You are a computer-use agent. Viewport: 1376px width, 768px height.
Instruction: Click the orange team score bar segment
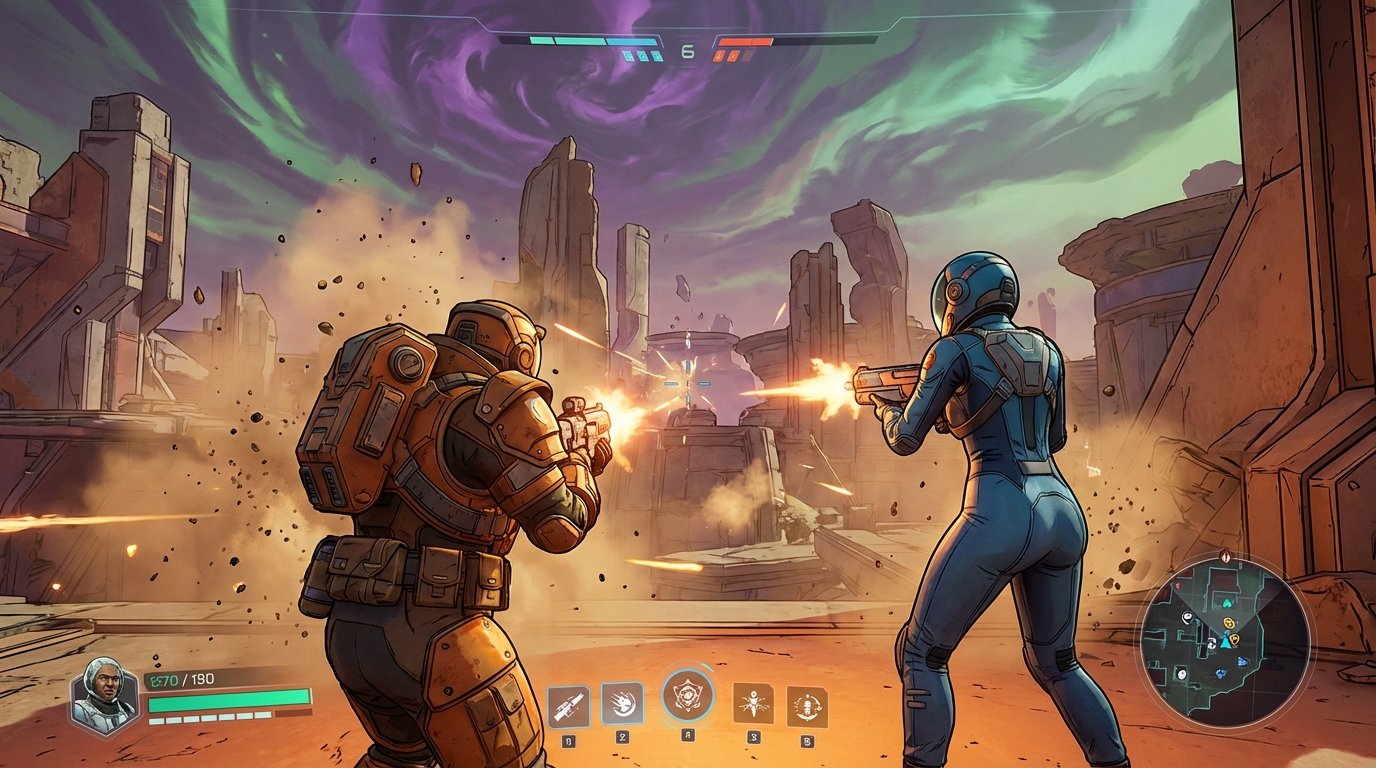[747, 40]
